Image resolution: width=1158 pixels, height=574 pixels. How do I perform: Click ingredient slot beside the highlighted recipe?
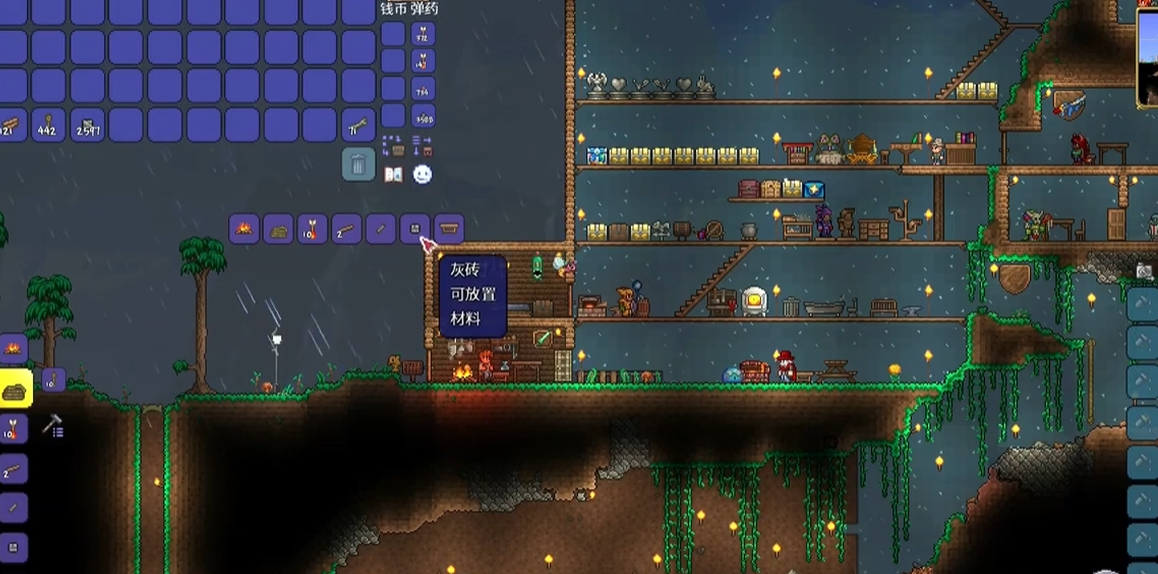coord(53,380)
